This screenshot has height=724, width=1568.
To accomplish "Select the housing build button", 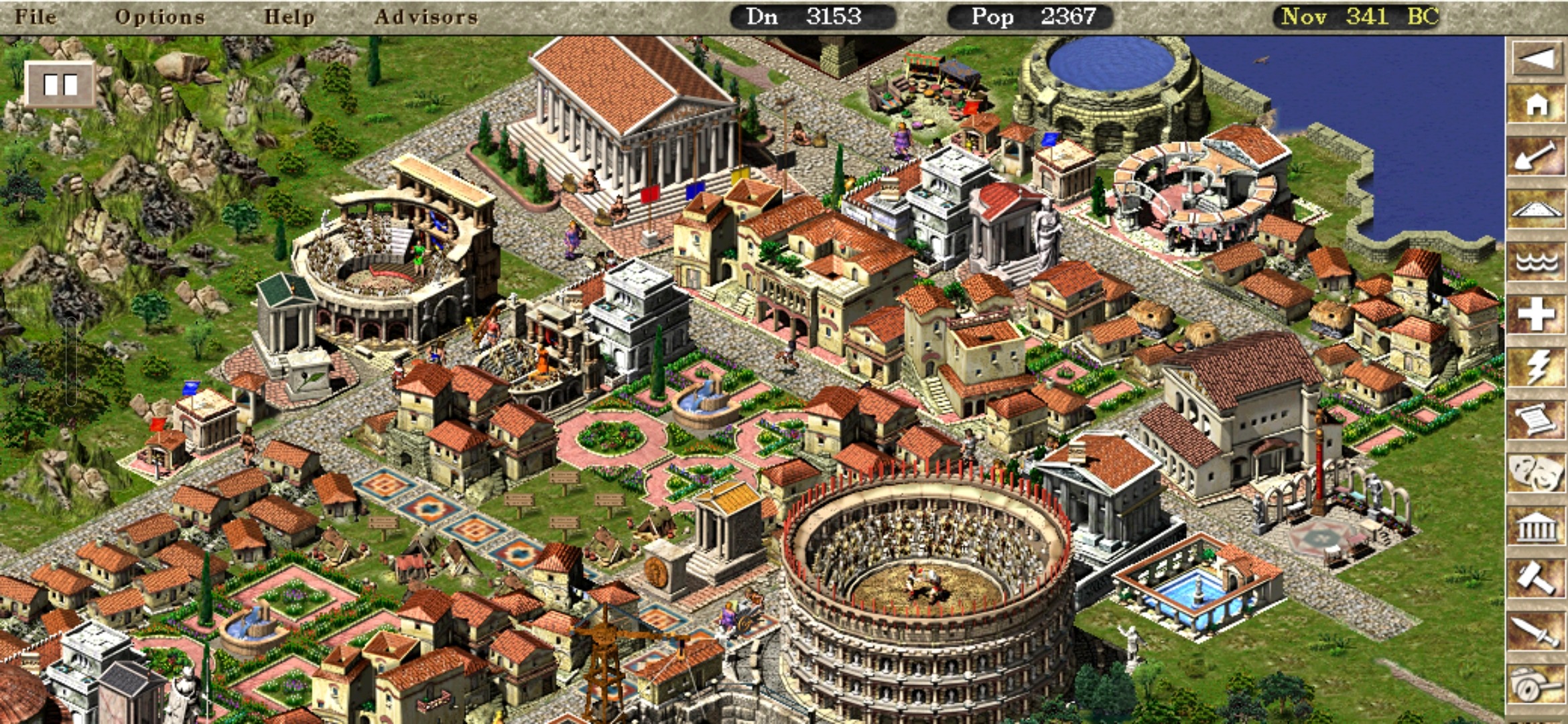I will (1537, 105).
